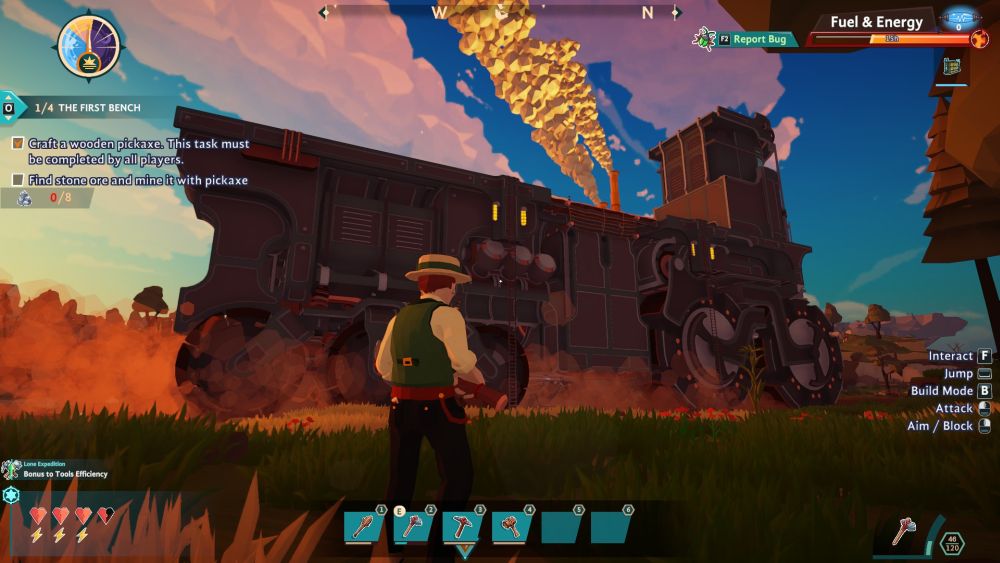The height and width of the screenshot is (563, 1000).
Task: Select the wooden club in hotbar slot 1
Action: click(x=363, y=527)
